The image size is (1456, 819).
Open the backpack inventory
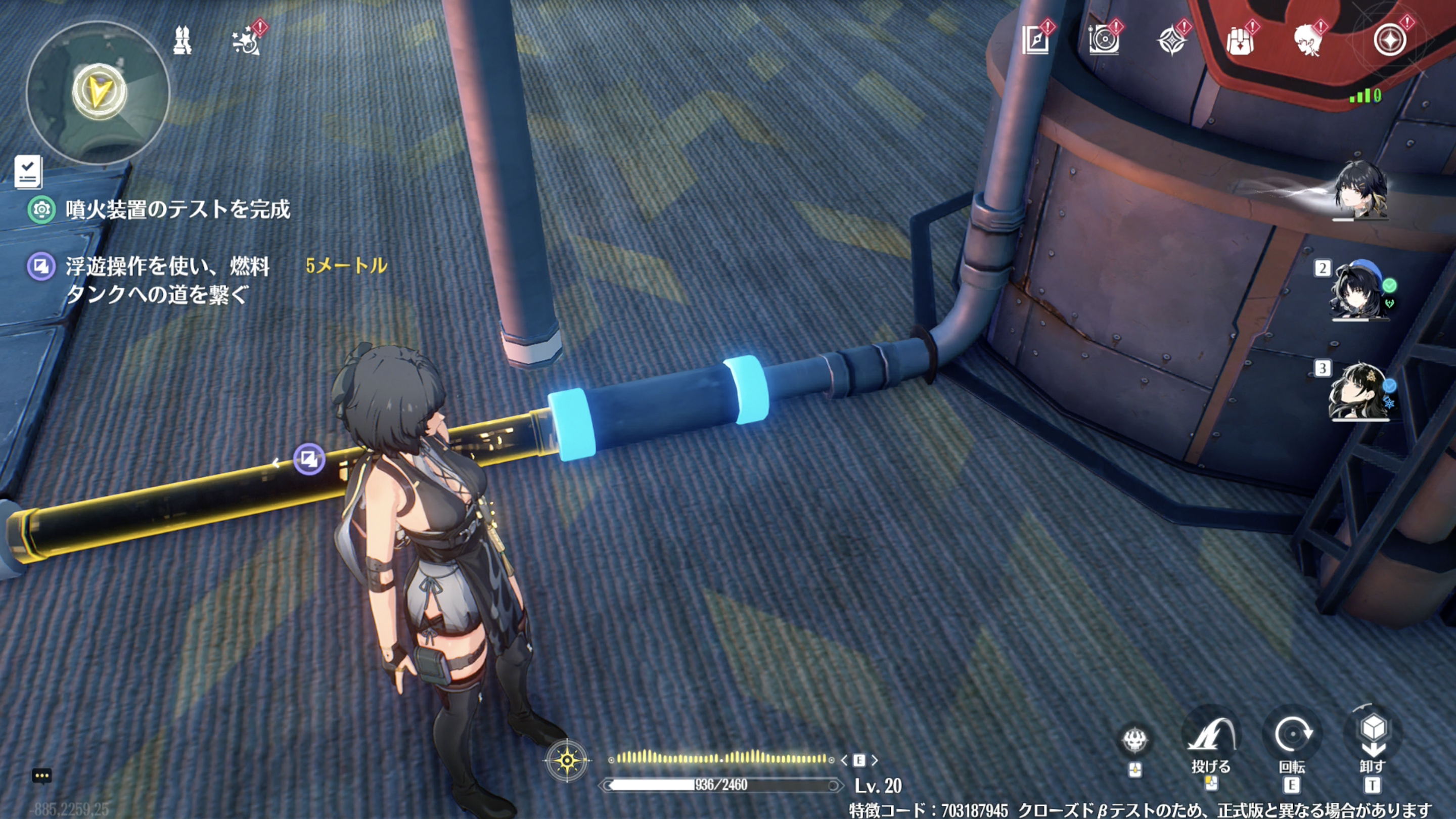tap(1240, 40)
